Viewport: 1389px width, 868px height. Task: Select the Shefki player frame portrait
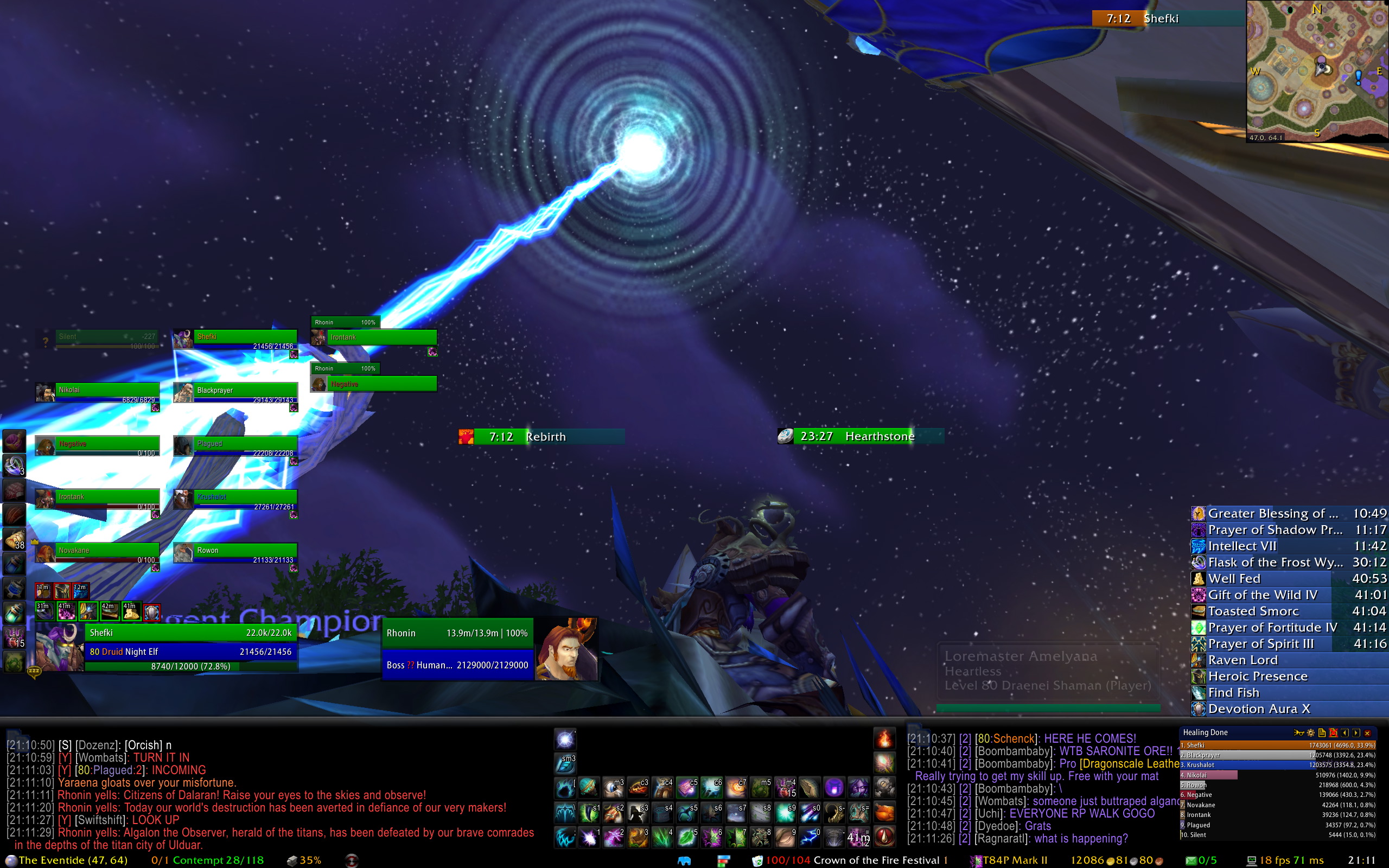60,648
